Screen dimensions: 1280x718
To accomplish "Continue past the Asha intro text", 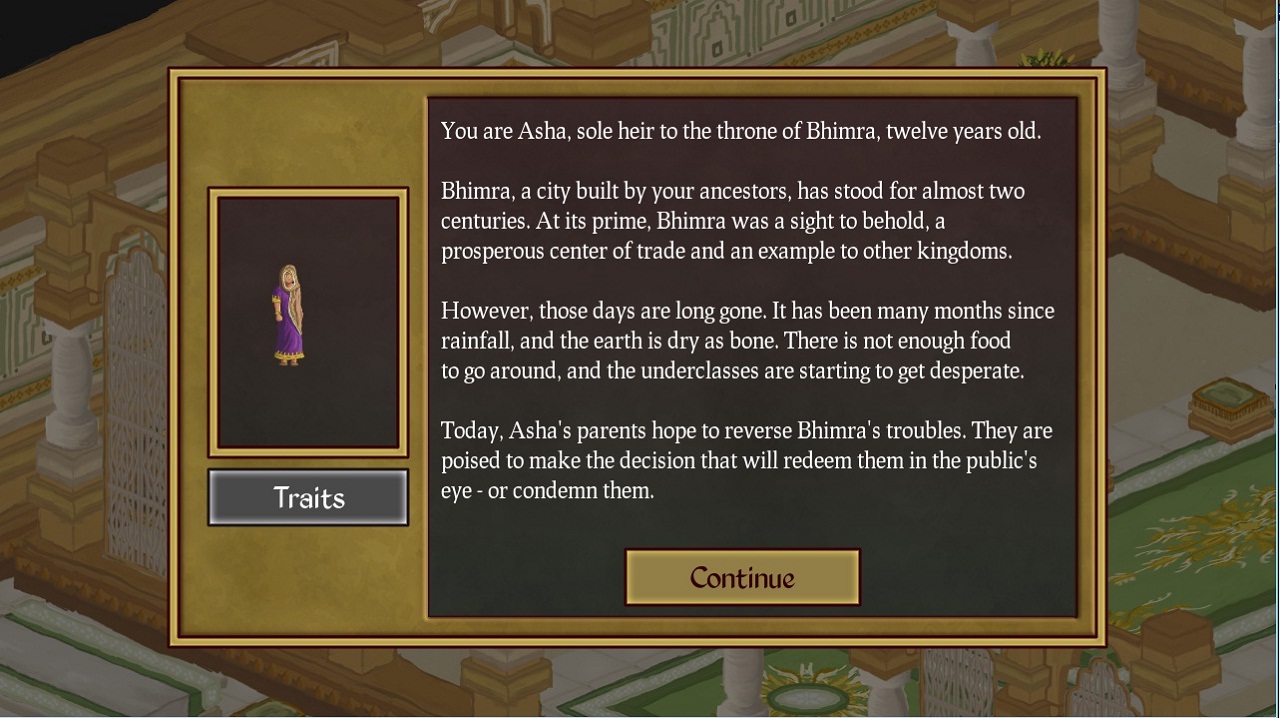I will (x=742, y=577).
